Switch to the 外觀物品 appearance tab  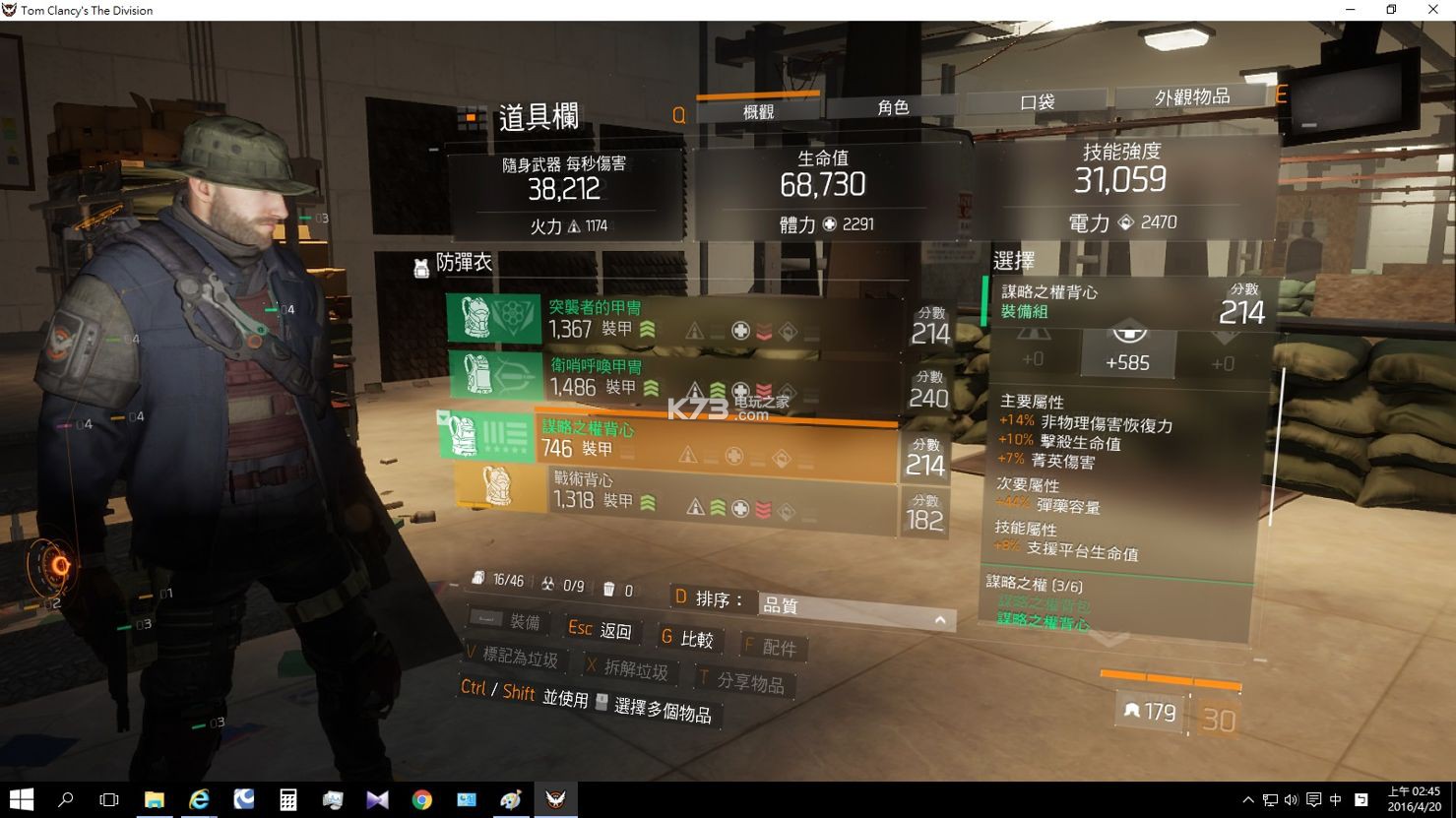(x=1192, y=96)
